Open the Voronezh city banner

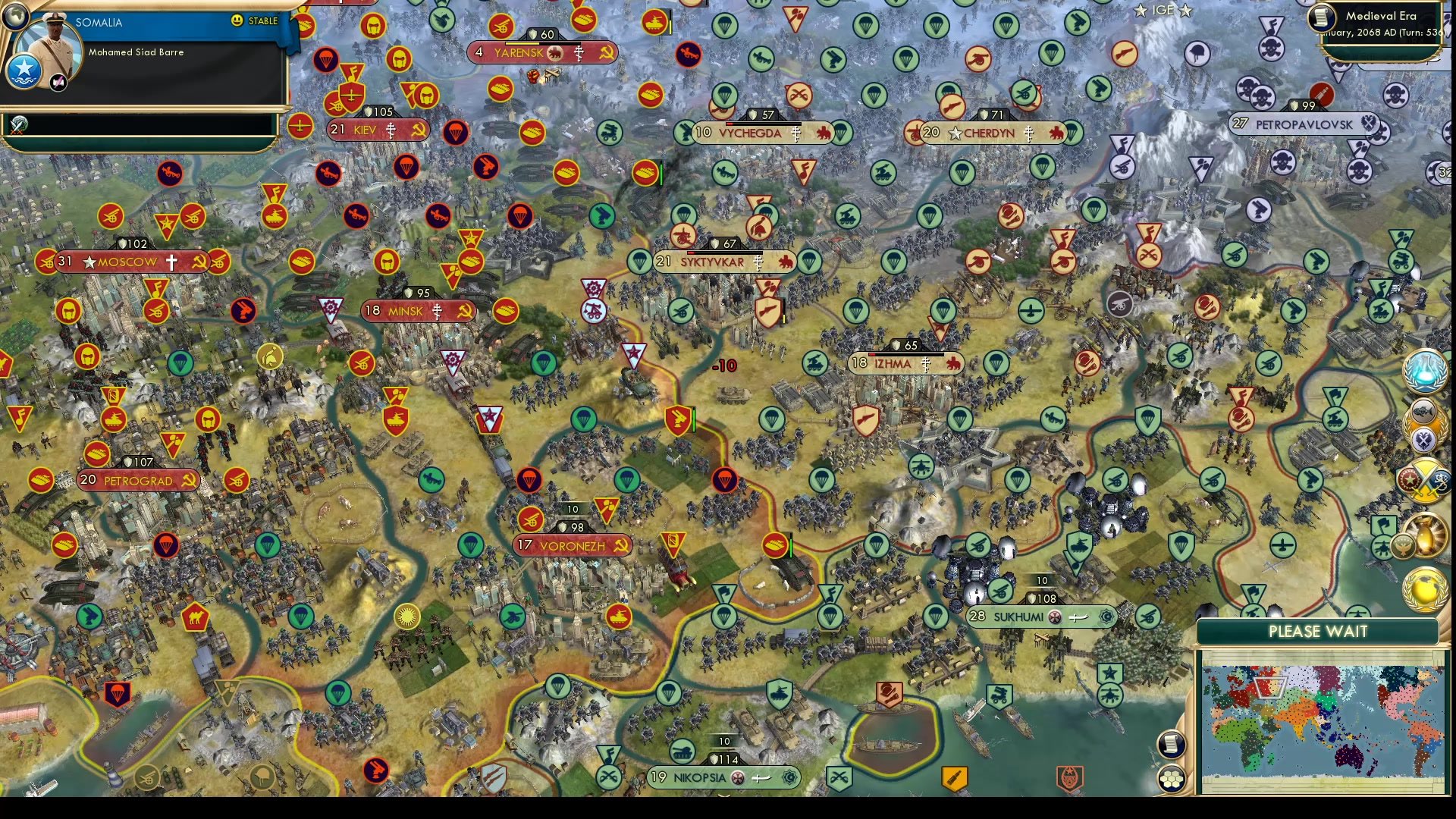[573, 544]
